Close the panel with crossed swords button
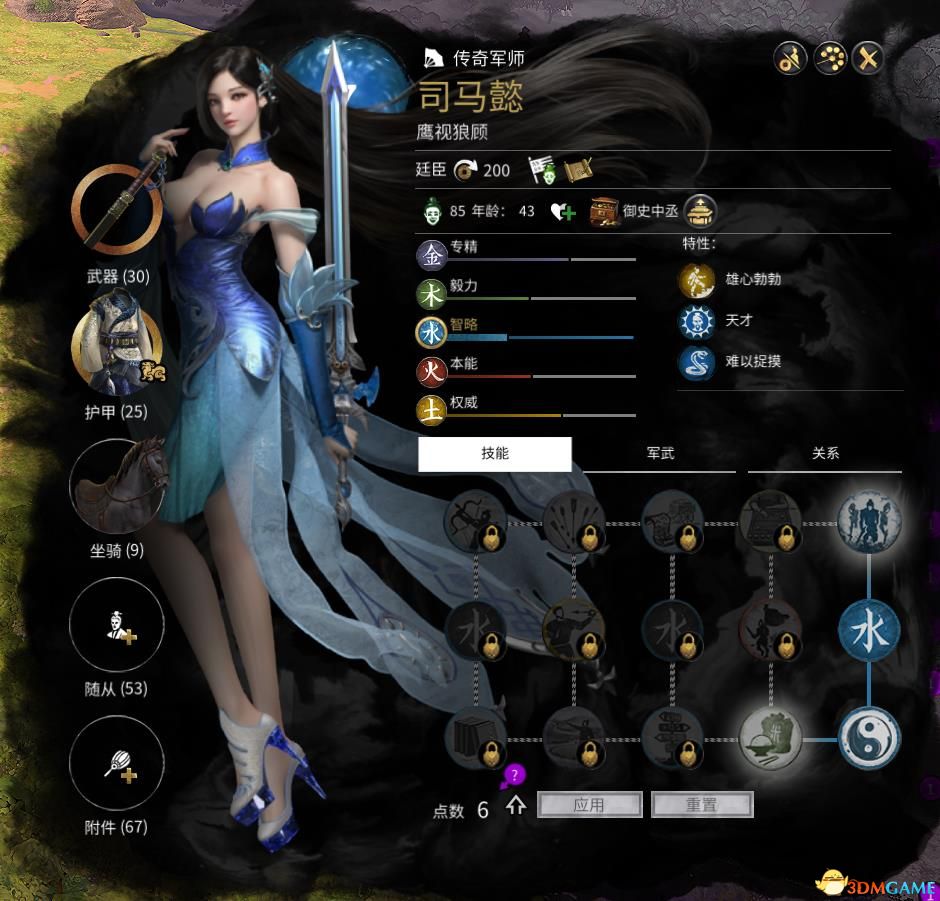The width and height of the screenshot is (940, 901). click(870, 59)
